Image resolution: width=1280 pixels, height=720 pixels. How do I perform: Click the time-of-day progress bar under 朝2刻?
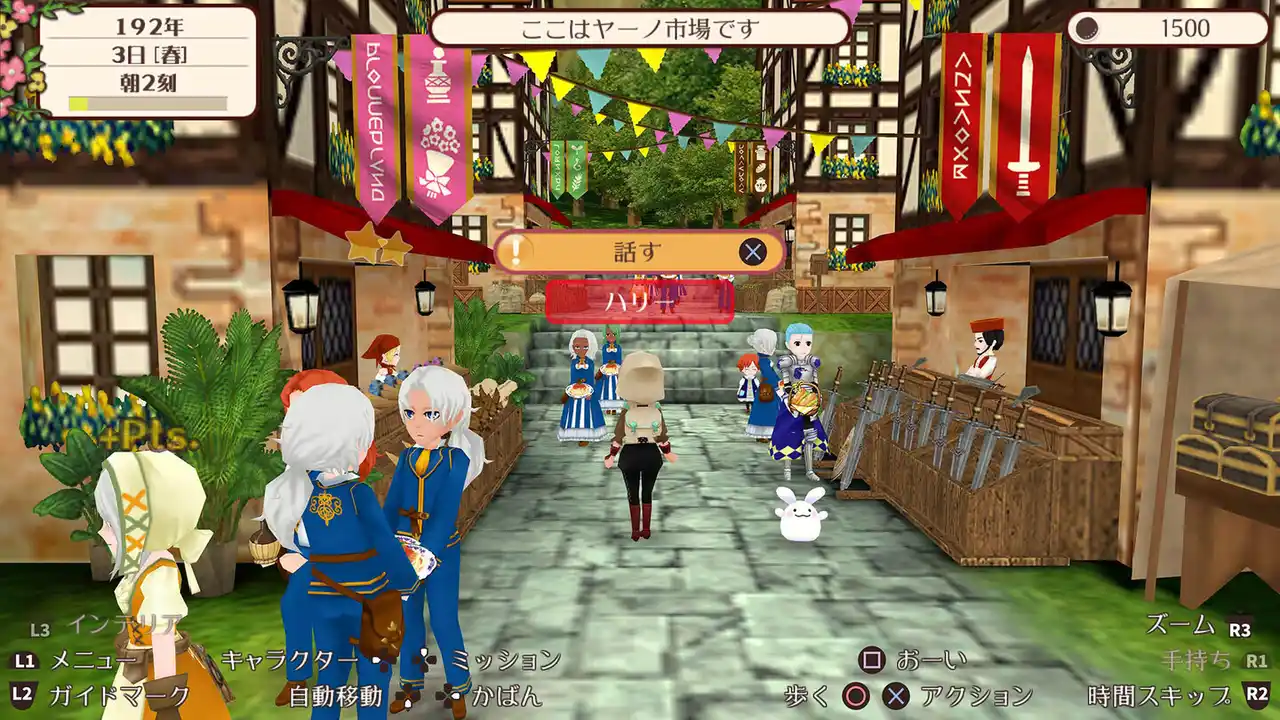pos(148,102)
